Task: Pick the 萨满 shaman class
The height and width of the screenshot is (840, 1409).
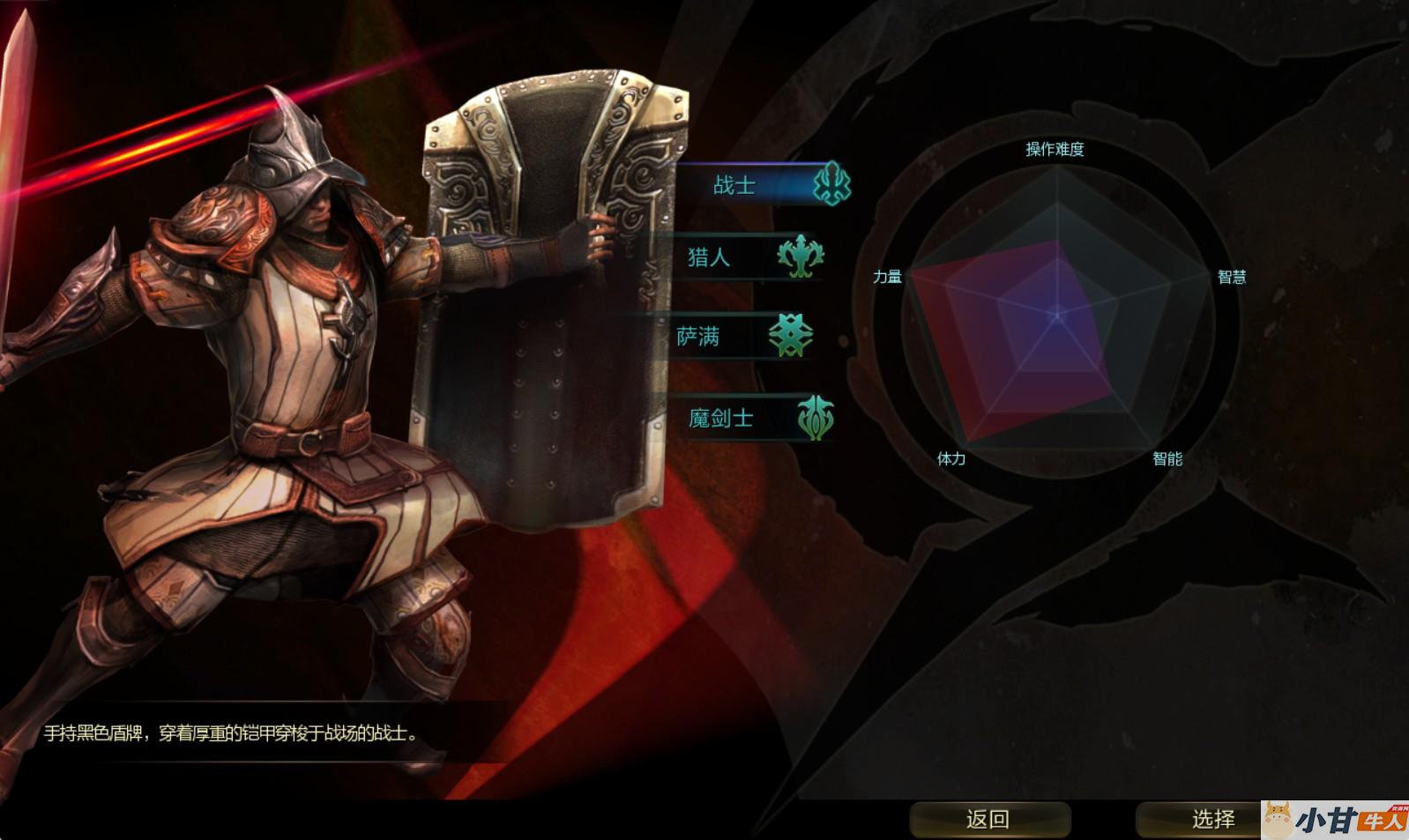Action: coord(741,337)
